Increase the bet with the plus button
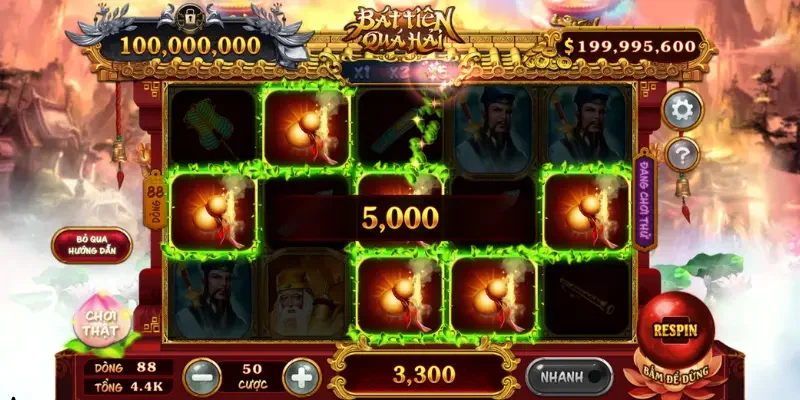This screenshot has width=800, height=400. [x=301, y=377]
